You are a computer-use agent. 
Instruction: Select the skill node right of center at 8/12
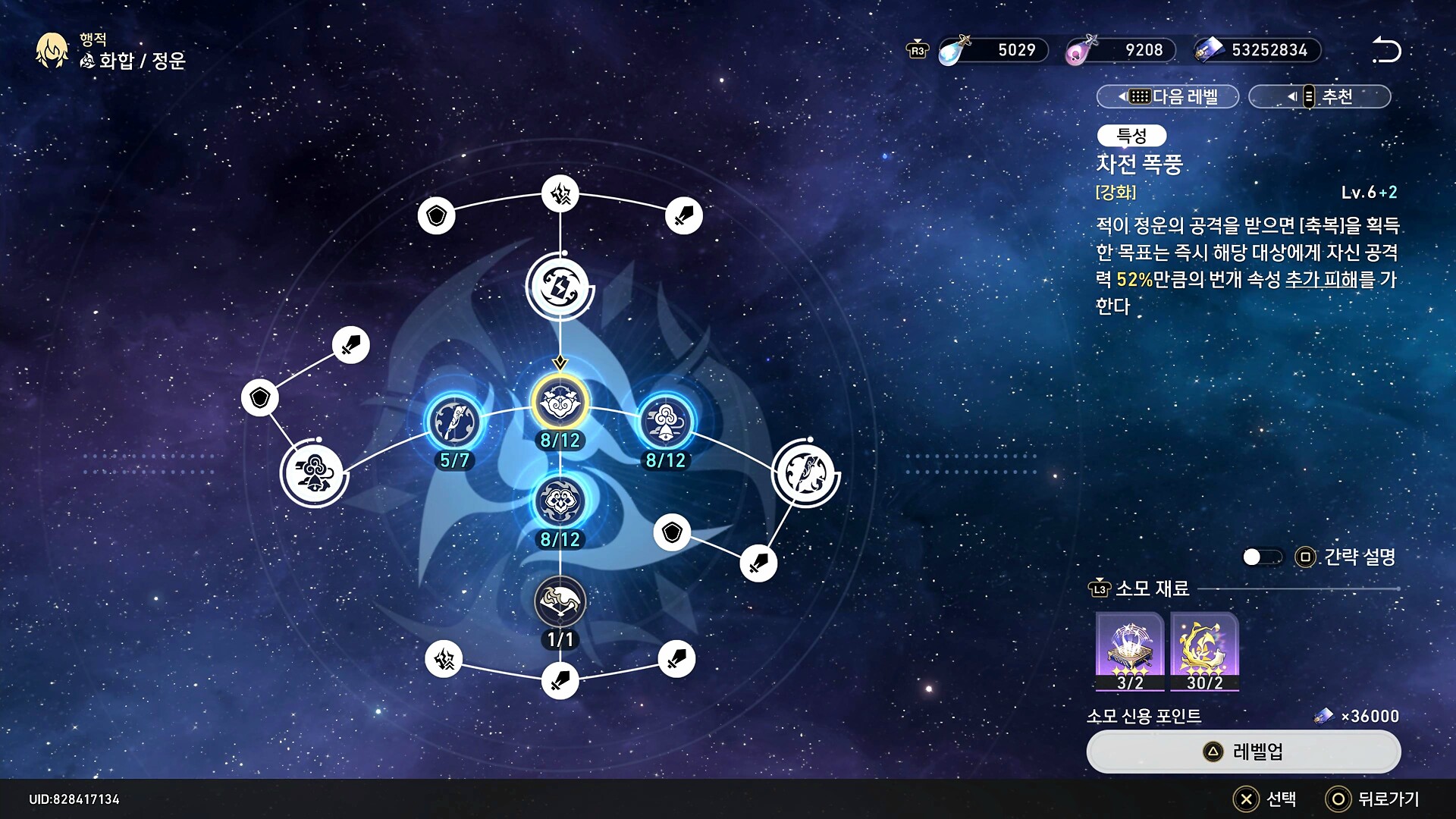pyautogui.click(x=665, y=422)
